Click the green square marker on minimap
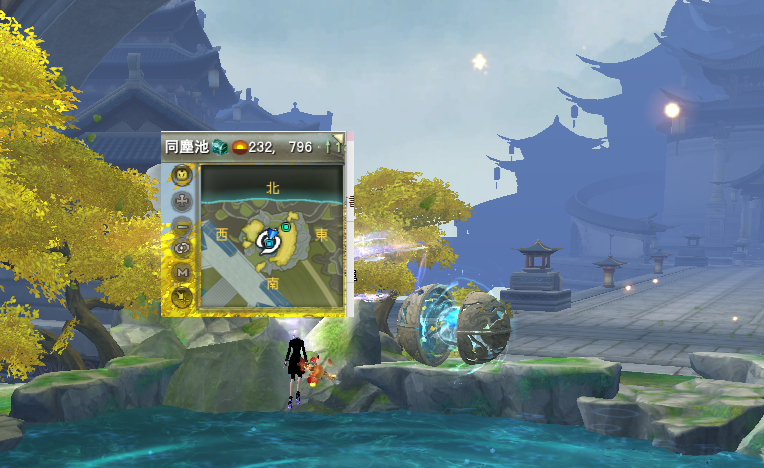The height and width of the screenshot is (468, 764). tap(286, 228)
